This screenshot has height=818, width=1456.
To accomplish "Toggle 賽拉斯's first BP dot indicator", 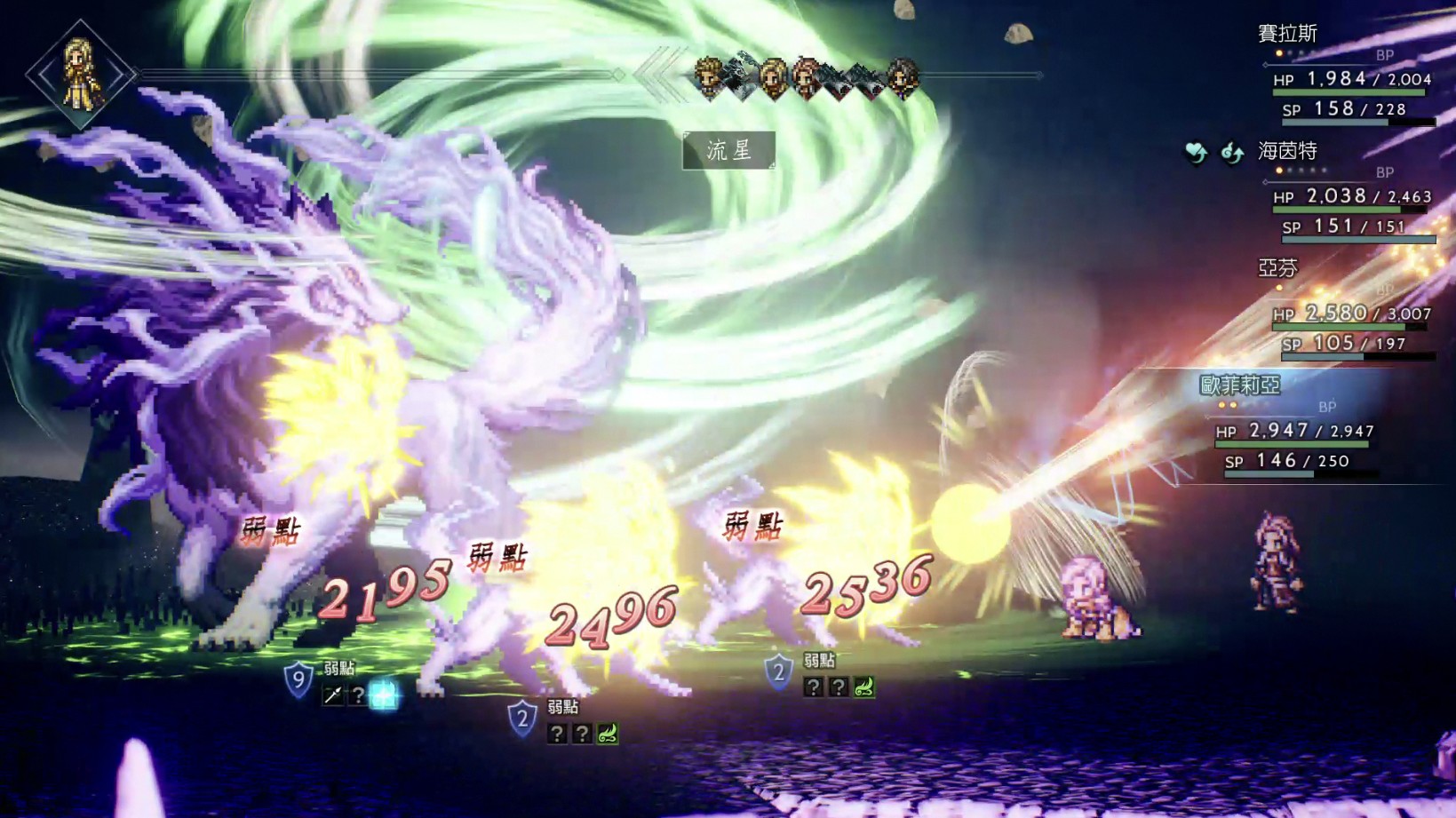I will pos(1278,53).
